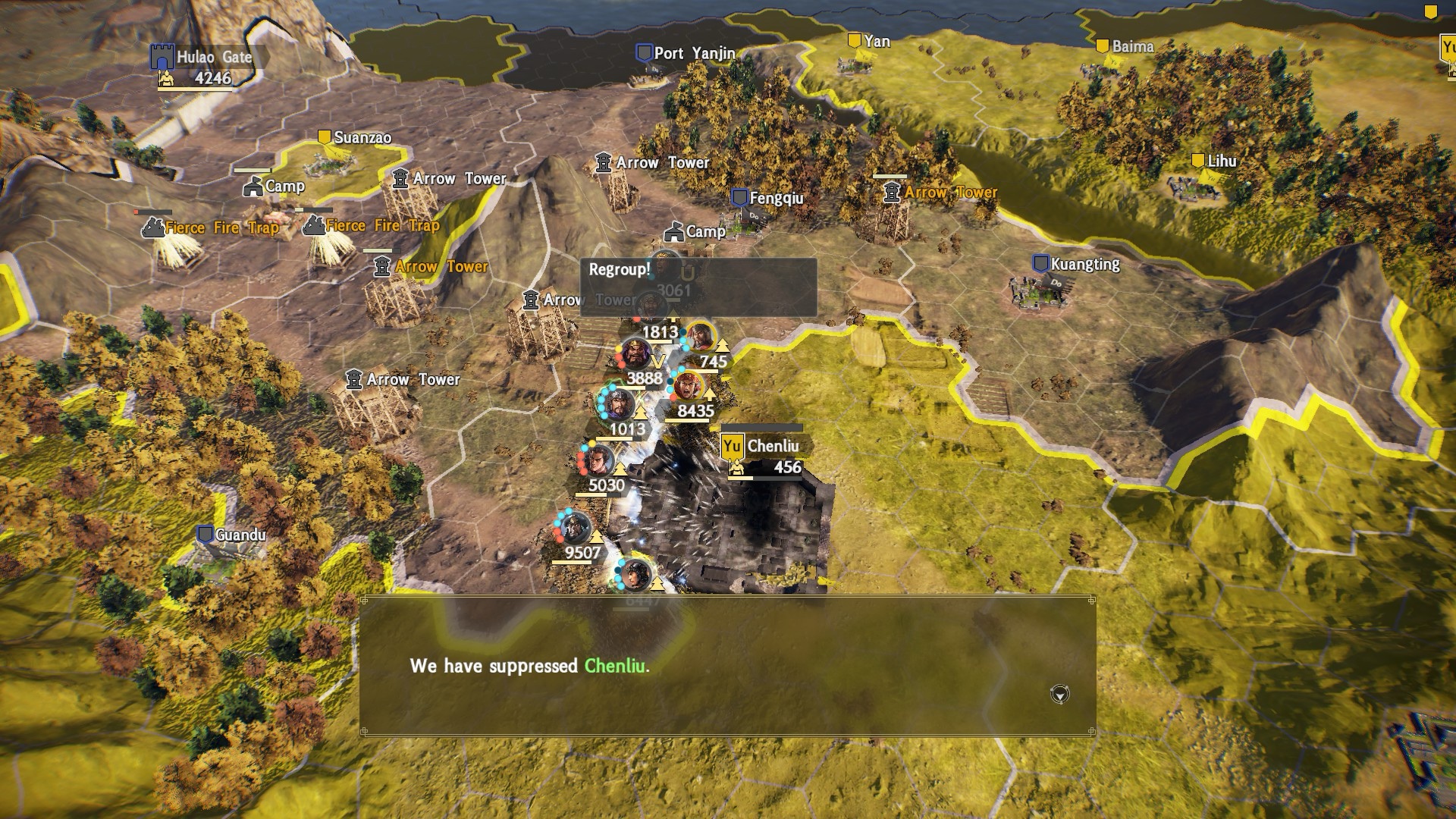Click the message dialogue box text
The image size is (1456, 819).
529,666
